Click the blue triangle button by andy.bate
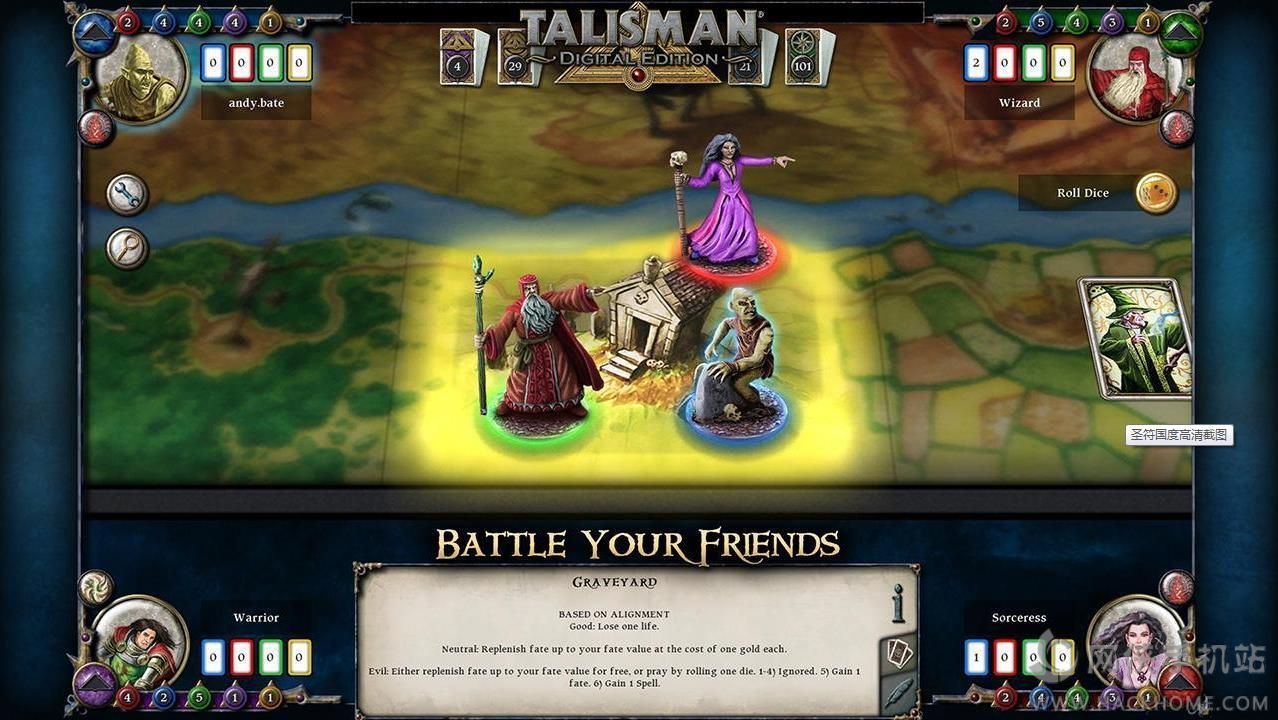Viewport: 1278px width, 720px height. coord(95,31)
